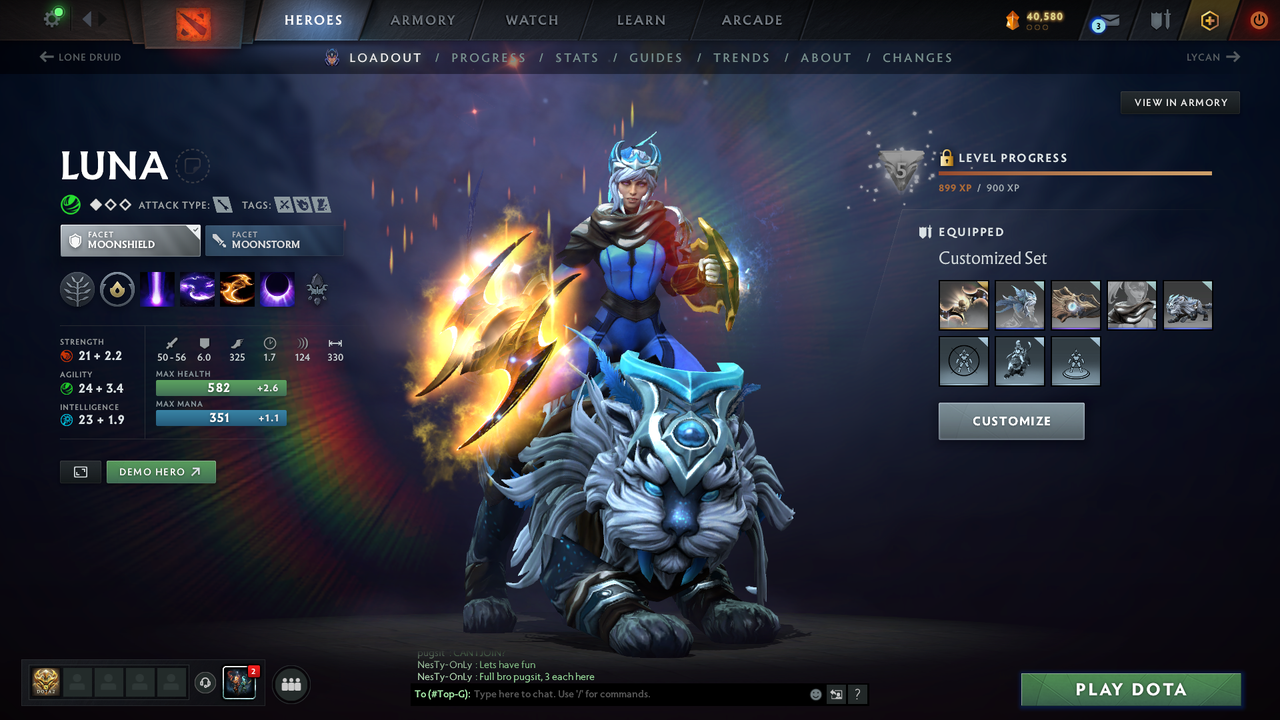Click the power exit icon top right
Screen dimensions: 1280x720
(1258, 19)
